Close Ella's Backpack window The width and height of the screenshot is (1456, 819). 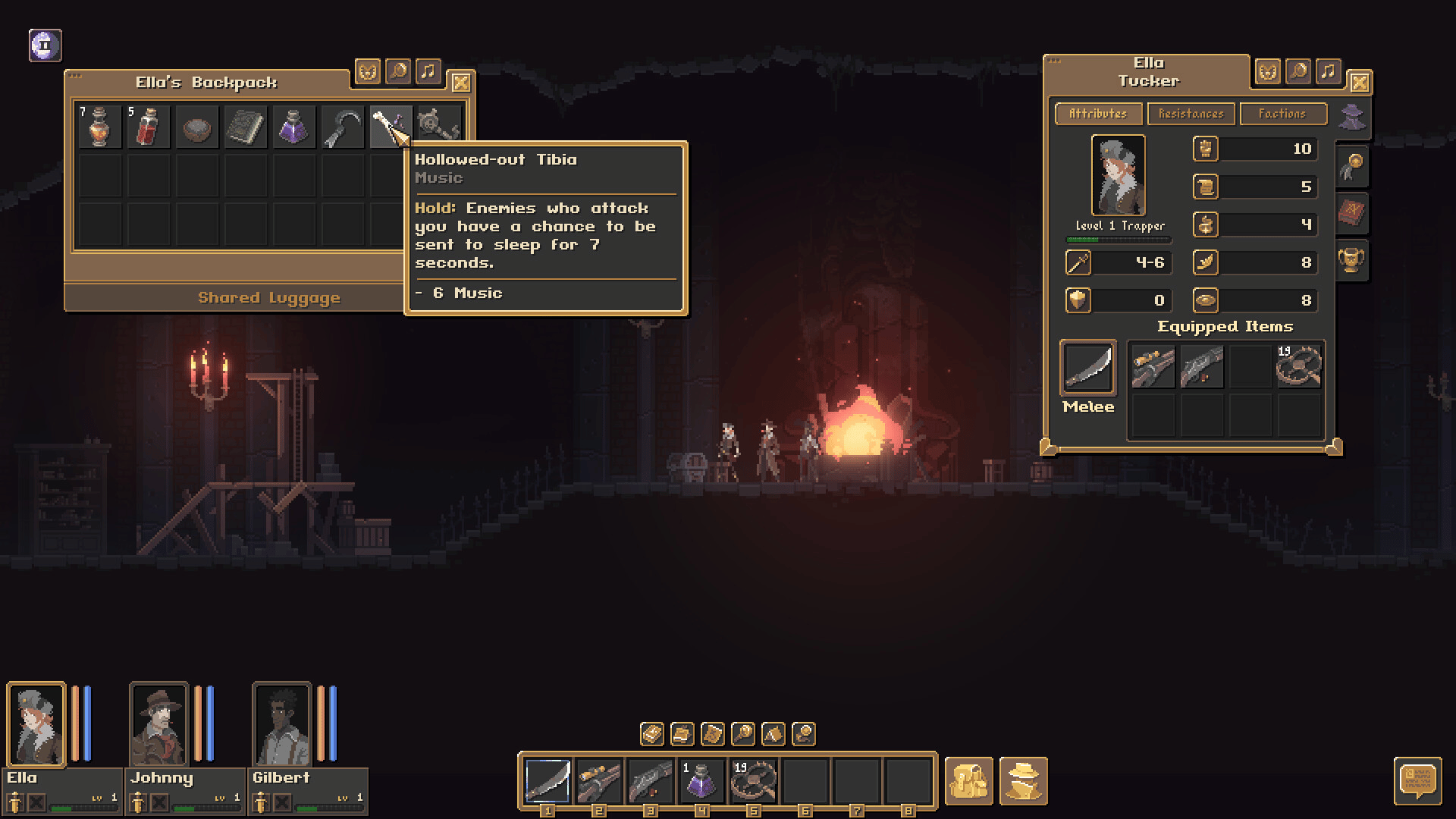[460, 83]
